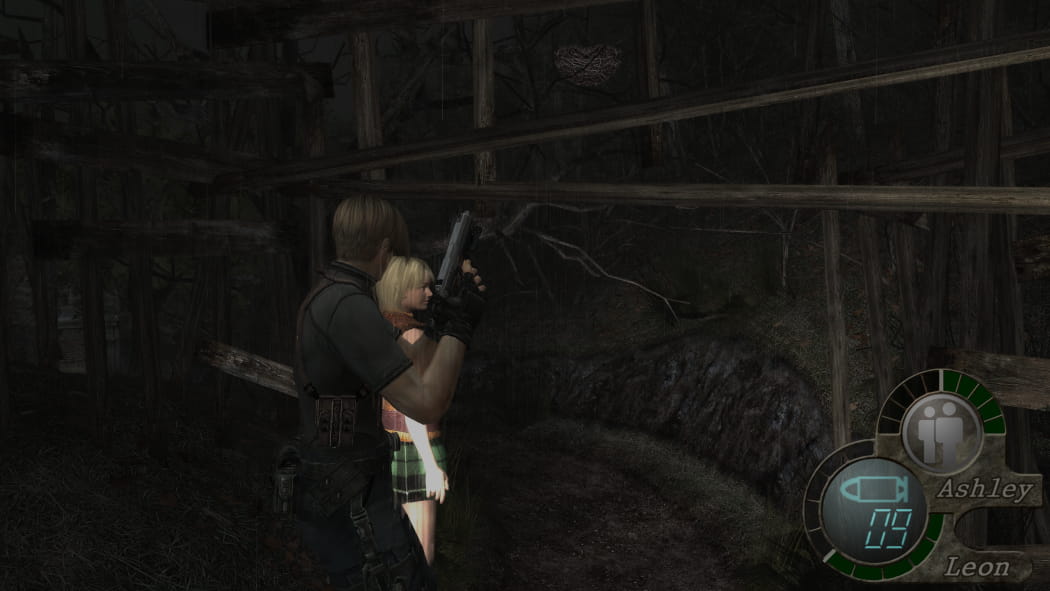Click the Ashley companion status icon

click(941, 432)
